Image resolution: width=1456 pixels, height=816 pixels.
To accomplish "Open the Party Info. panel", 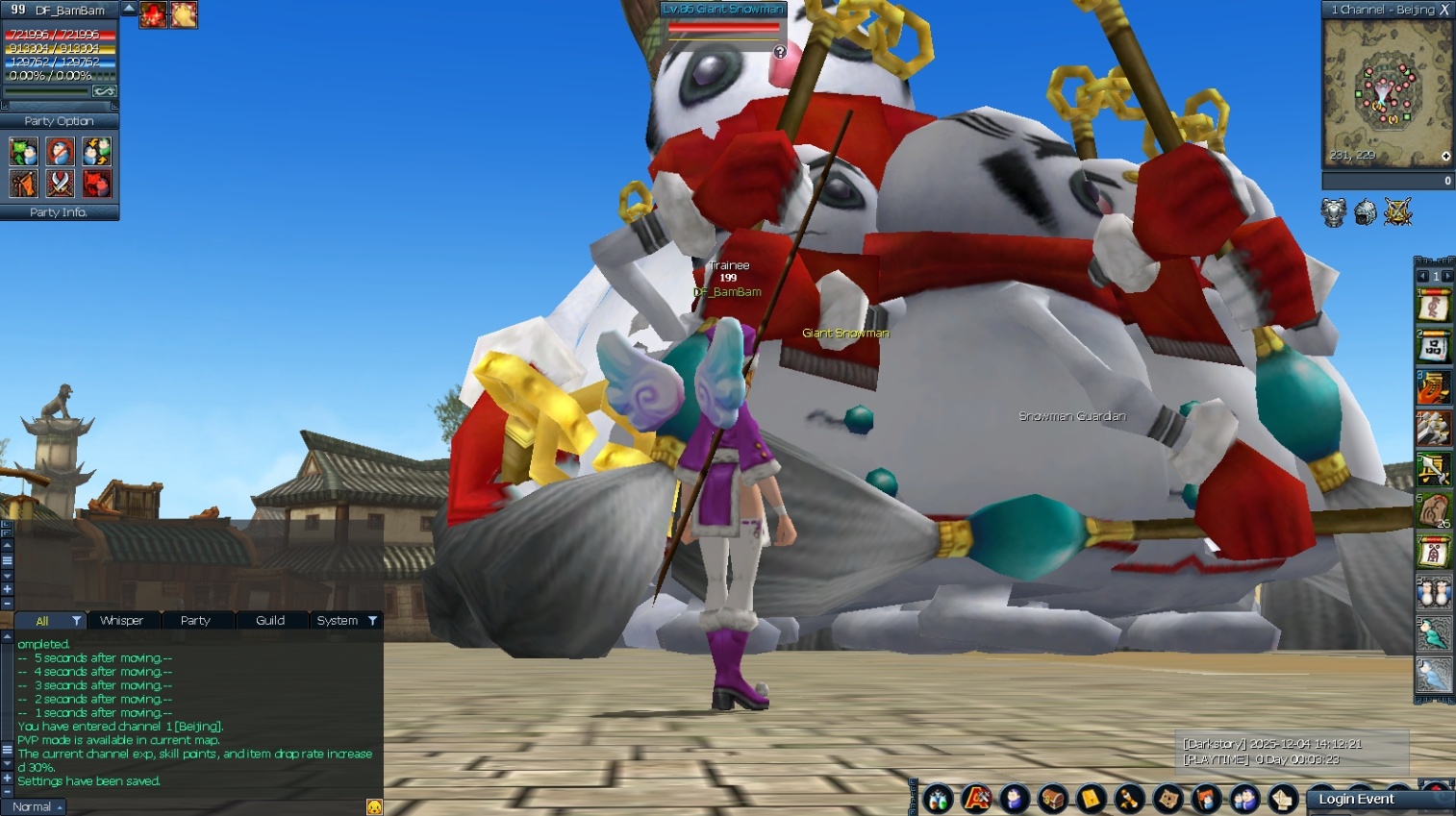I will click(59, 212).
